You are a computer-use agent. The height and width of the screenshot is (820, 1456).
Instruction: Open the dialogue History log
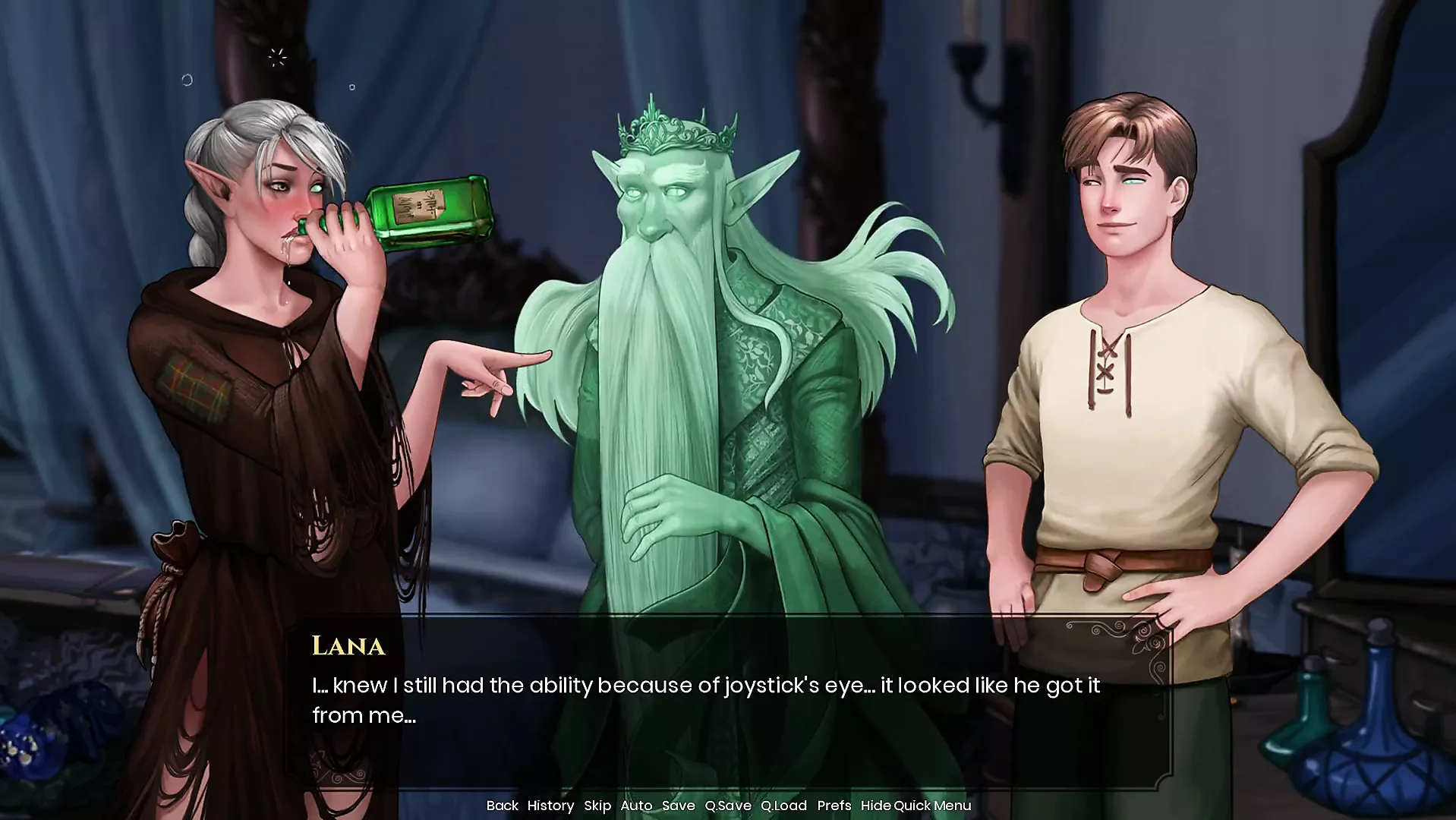click(x=550, y=806)
